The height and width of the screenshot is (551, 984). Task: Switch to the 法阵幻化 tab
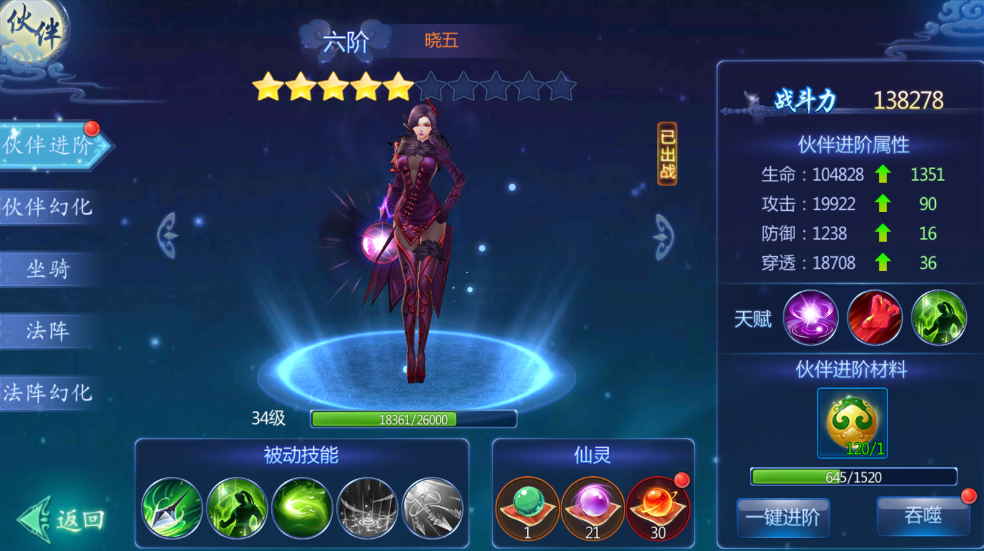pyautogui.click(x=48, y=393)
